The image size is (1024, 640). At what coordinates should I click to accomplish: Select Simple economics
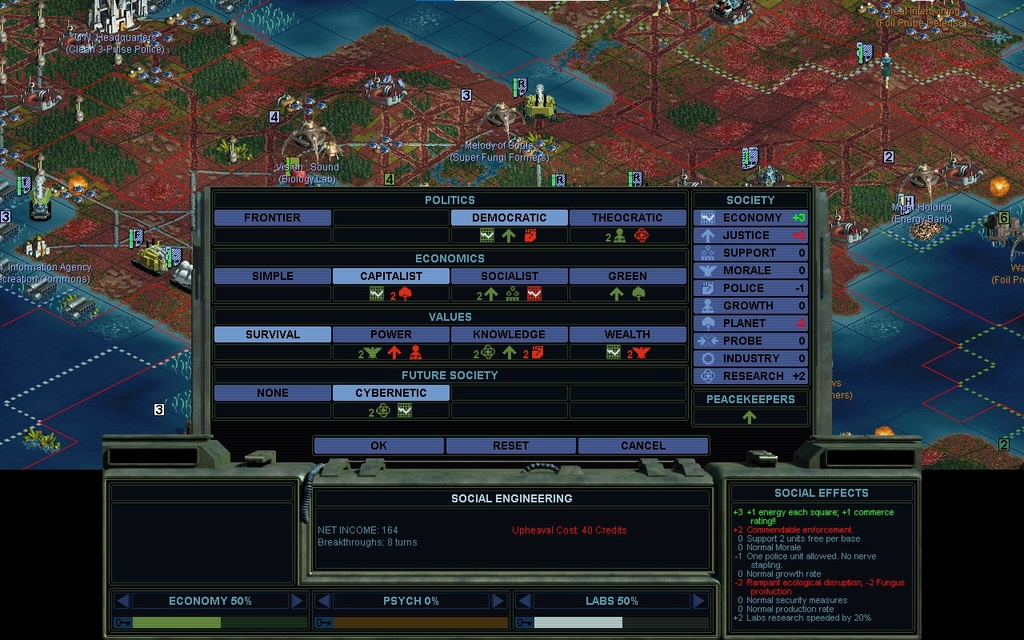coord(272,276)
